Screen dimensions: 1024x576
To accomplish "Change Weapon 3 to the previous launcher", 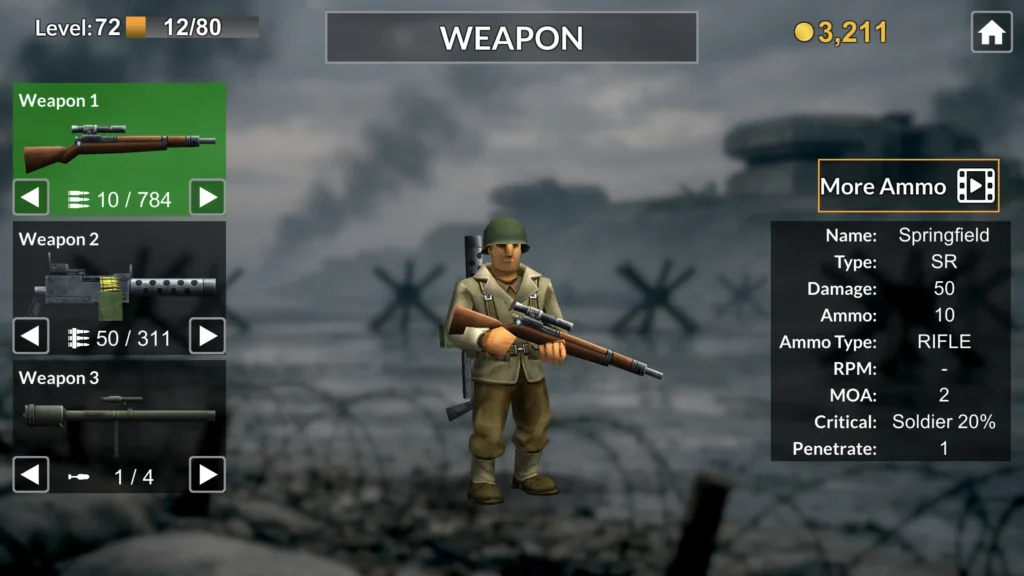I will [31, 474].
